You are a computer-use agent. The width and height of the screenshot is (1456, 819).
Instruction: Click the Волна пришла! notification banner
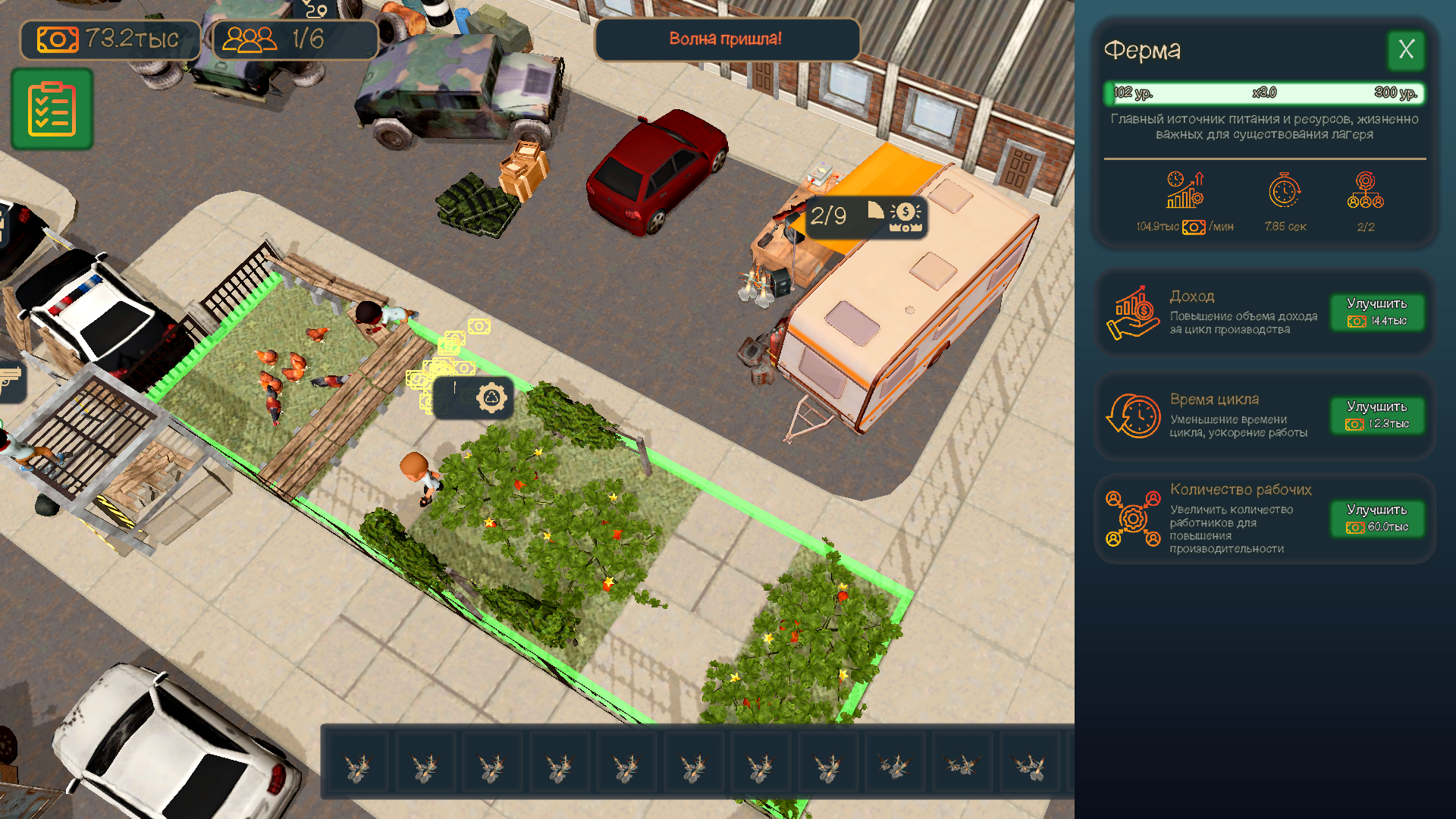[x=726, y=39]
